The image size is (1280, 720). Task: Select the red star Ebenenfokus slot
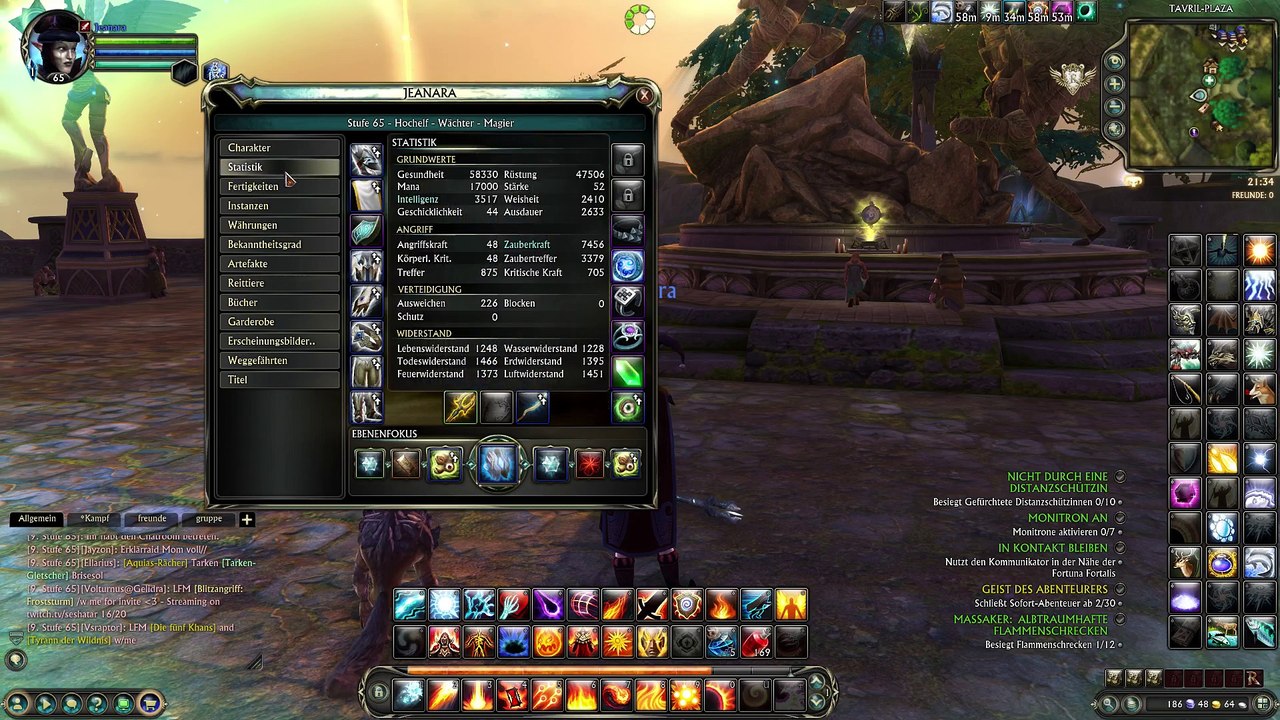click(589, 463)
